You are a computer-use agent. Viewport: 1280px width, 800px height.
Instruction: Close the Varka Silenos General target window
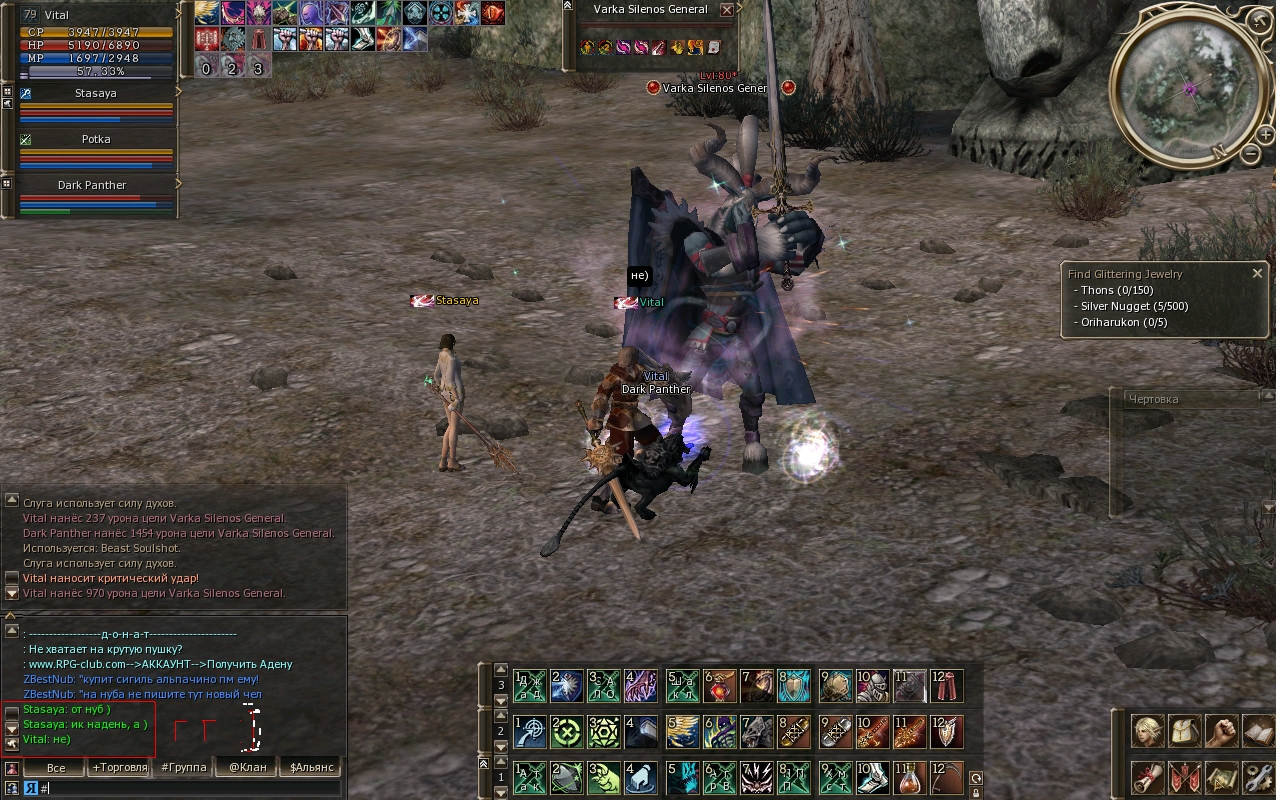click(x=727, y=10)
